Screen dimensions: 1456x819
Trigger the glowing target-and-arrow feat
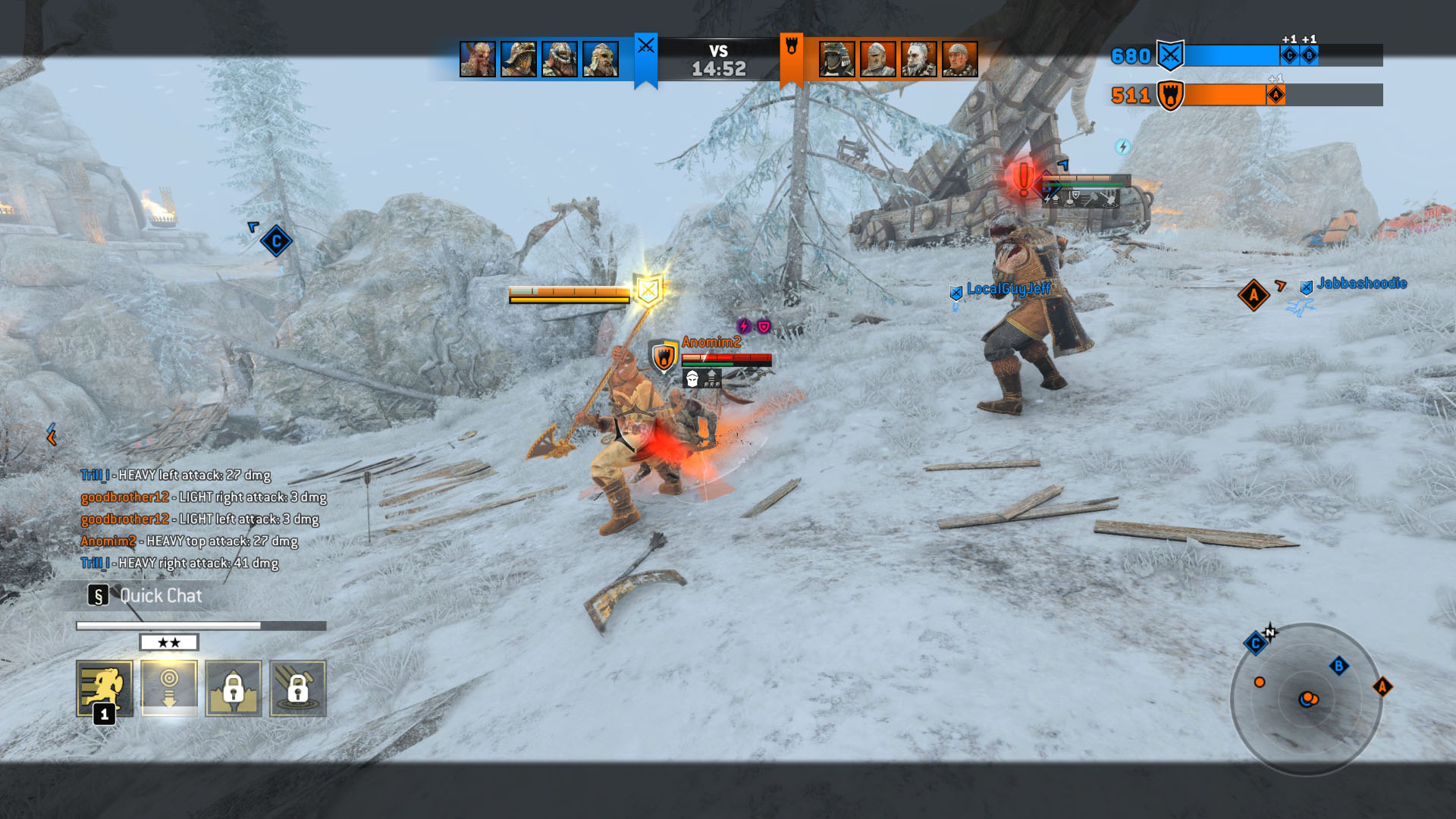pos(169,688)
